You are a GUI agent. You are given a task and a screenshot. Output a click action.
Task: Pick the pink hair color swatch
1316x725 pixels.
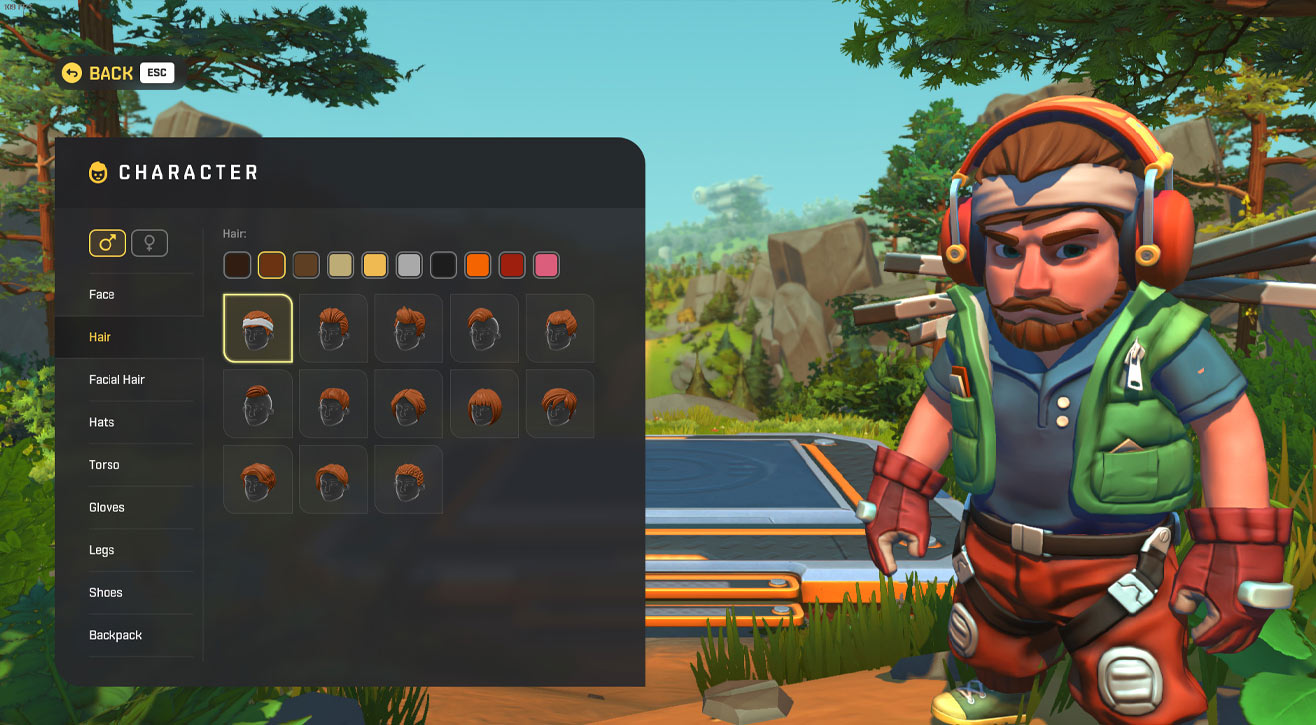coord(547,265)
